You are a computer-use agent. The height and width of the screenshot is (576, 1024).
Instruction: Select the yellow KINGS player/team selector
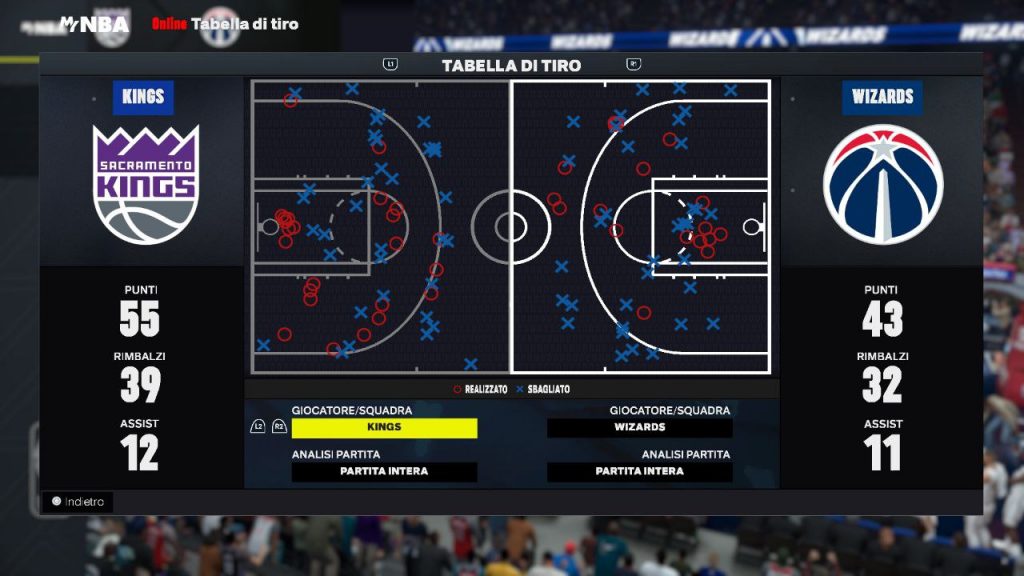[384, 428]
